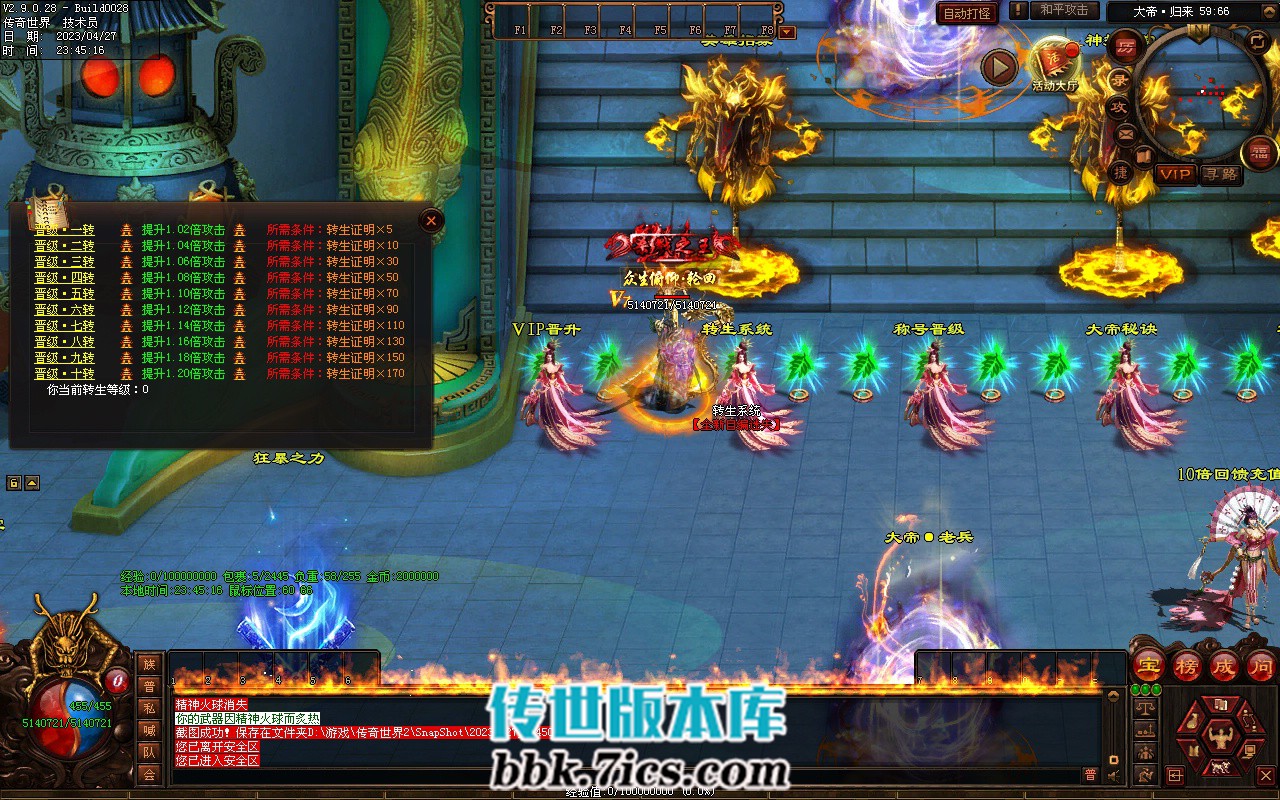Pick the 晋级·十转 rebirth option
The image size is (1280, 800).
tap(64, 374)
